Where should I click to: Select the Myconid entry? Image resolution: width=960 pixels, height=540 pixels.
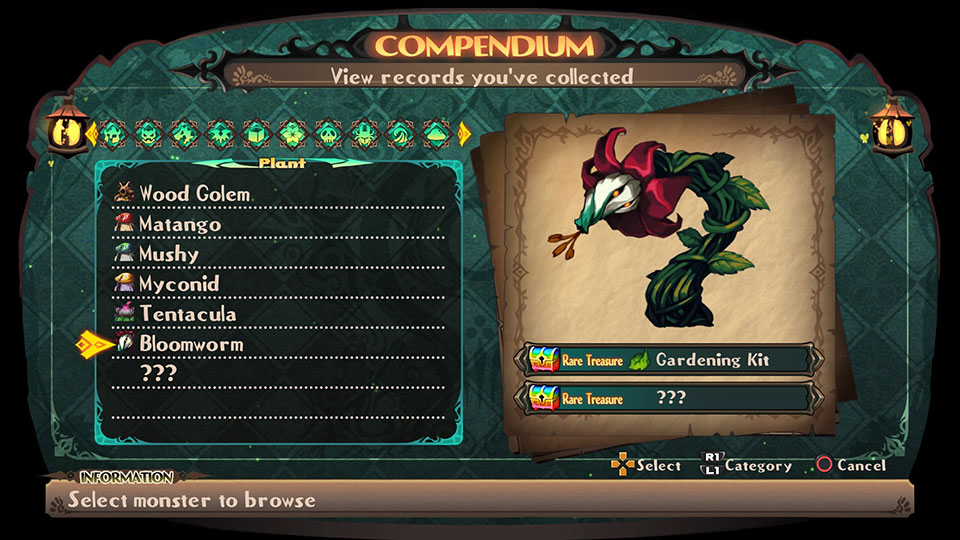tap(179, 284)
